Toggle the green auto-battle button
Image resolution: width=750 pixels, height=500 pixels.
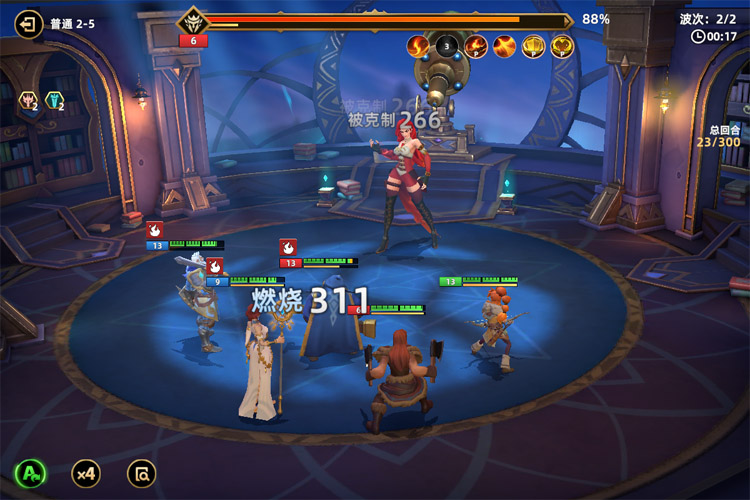30,472
